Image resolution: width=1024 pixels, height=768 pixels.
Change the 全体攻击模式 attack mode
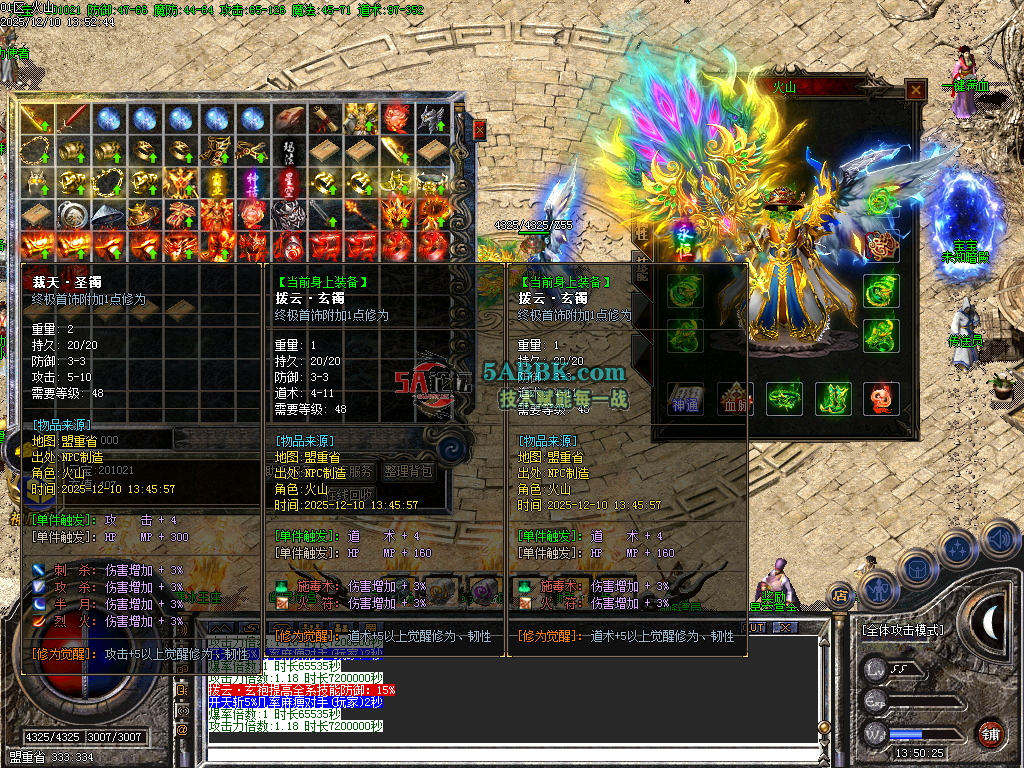[901, 630]
